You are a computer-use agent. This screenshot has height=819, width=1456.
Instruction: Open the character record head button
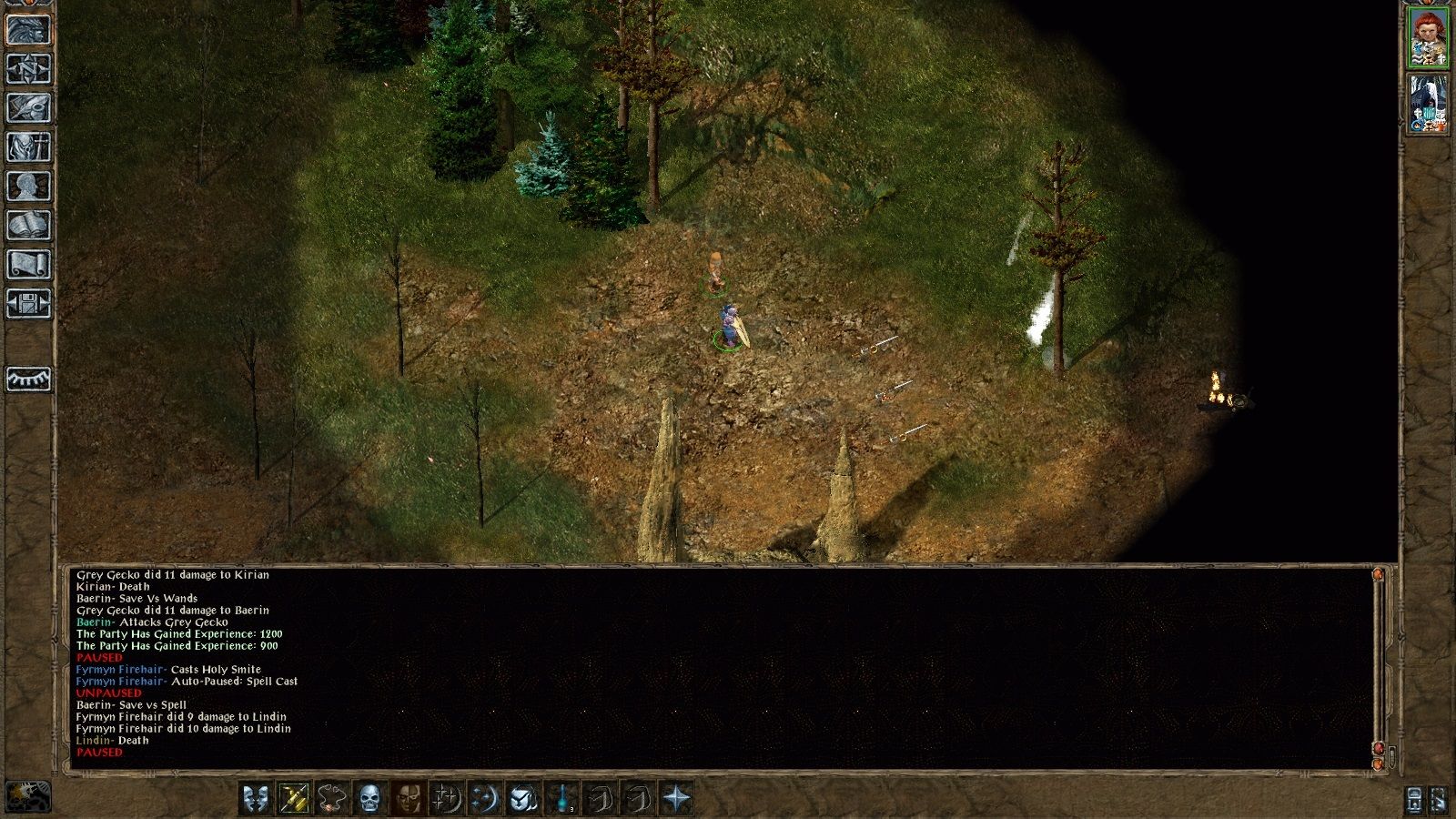(28, 186)
